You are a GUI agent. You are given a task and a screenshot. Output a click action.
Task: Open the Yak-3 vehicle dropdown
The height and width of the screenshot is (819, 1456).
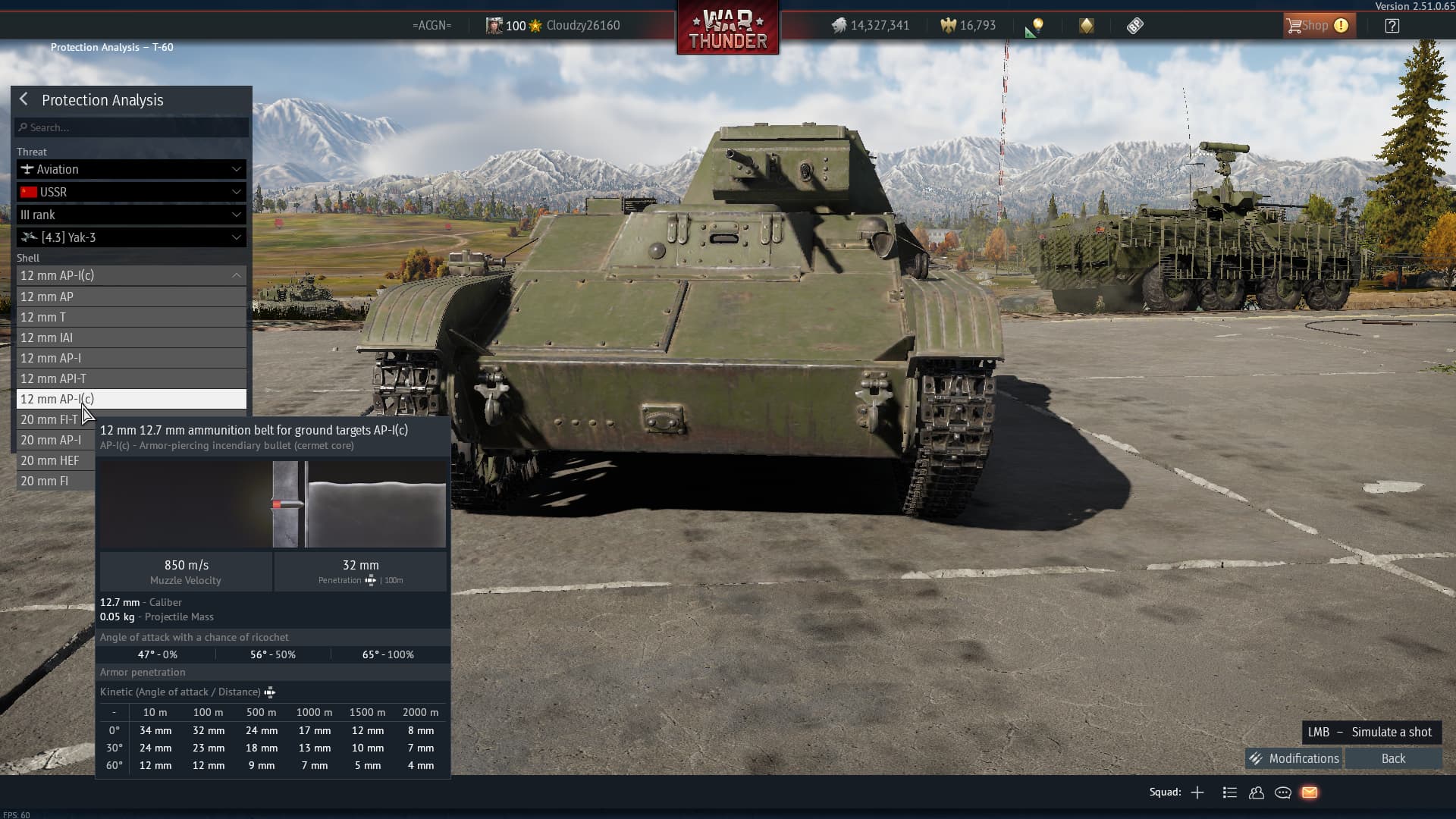pyautogui.click(x=131, y=237)
